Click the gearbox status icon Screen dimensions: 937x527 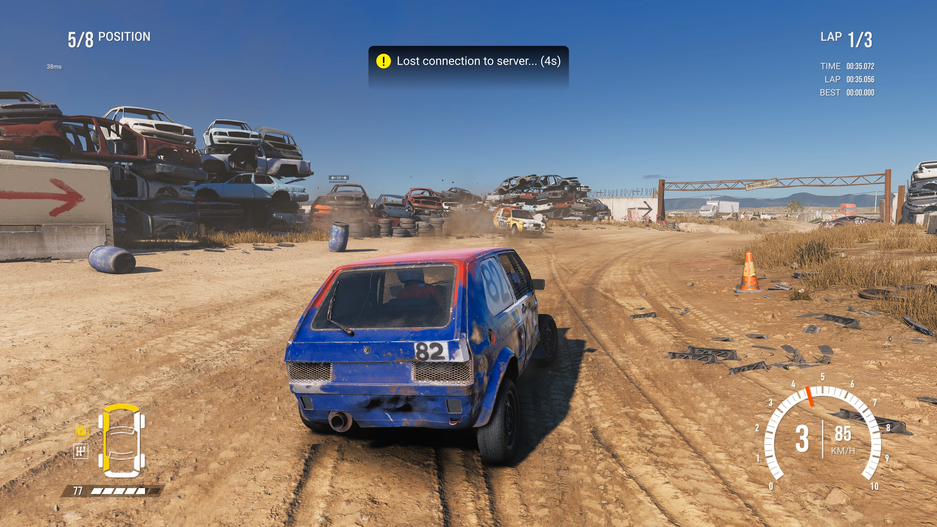(x=82, y=451)
